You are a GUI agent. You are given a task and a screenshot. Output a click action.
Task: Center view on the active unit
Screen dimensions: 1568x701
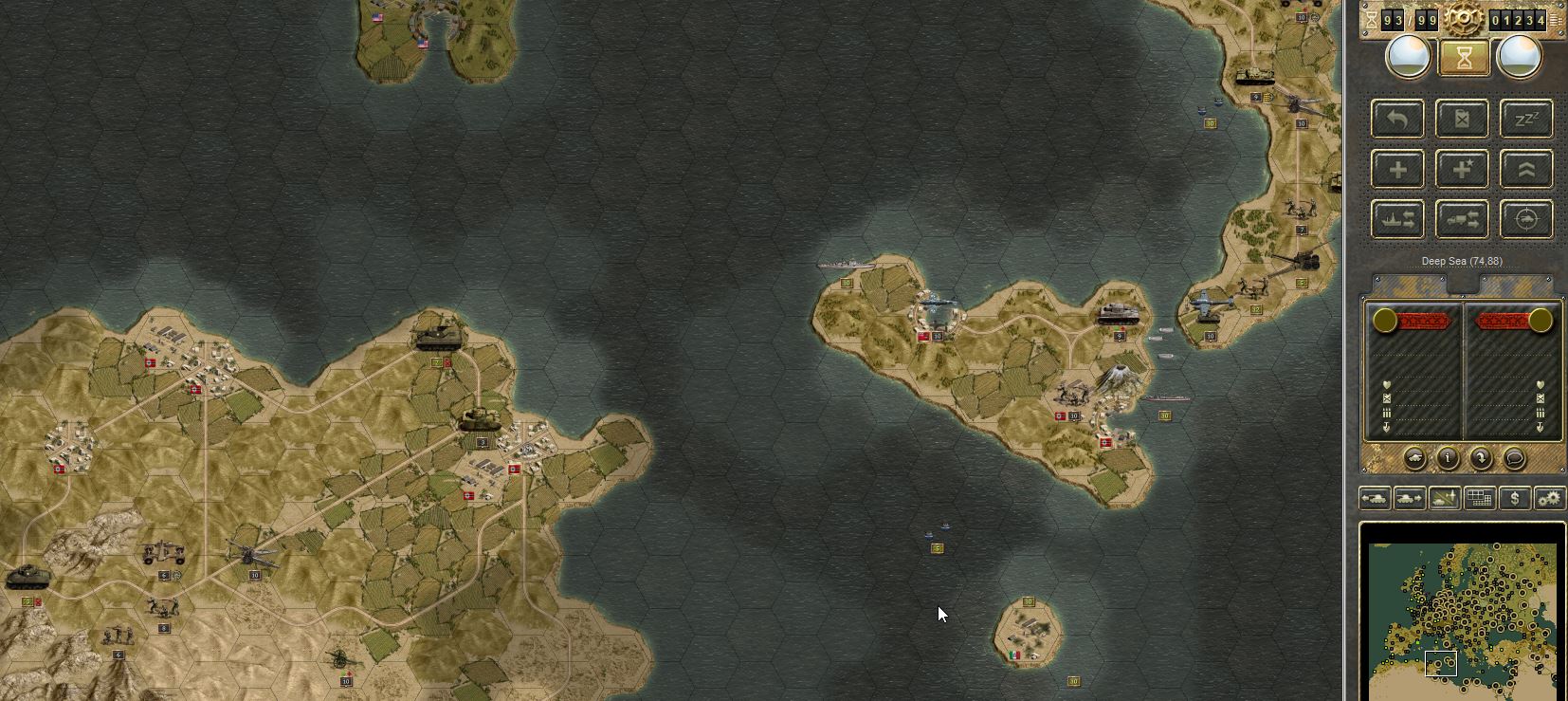pyautogui.click(x=1526, y=218)
